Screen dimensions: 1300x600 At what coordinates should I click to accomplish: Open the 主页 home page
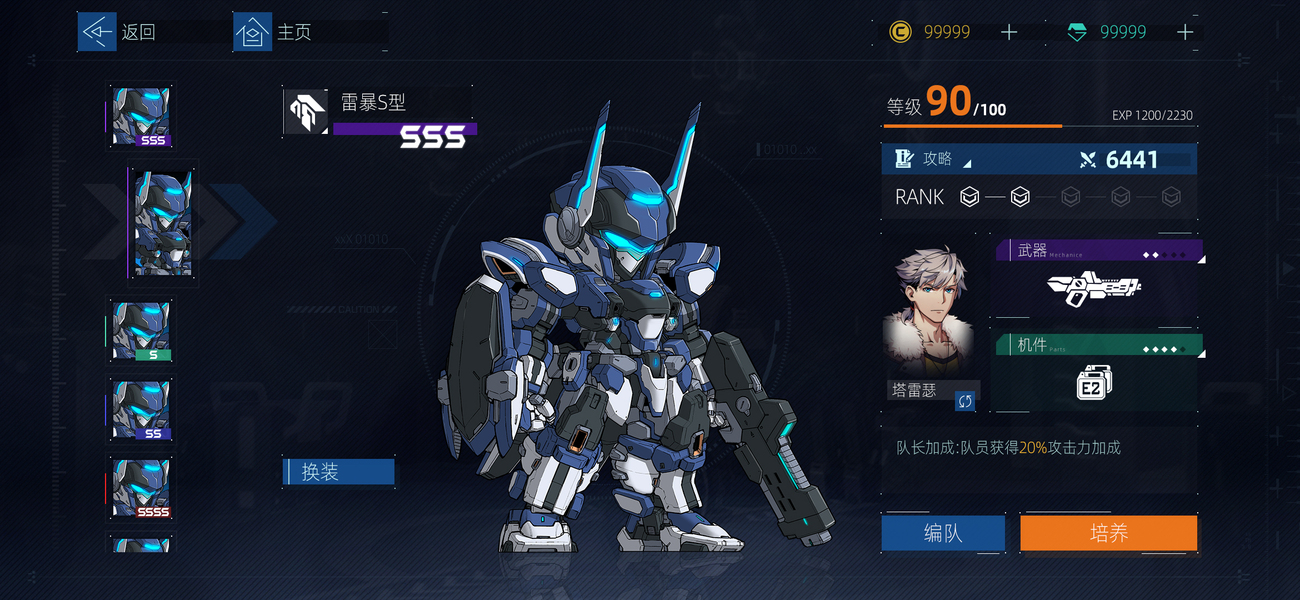tap(274, 32)
